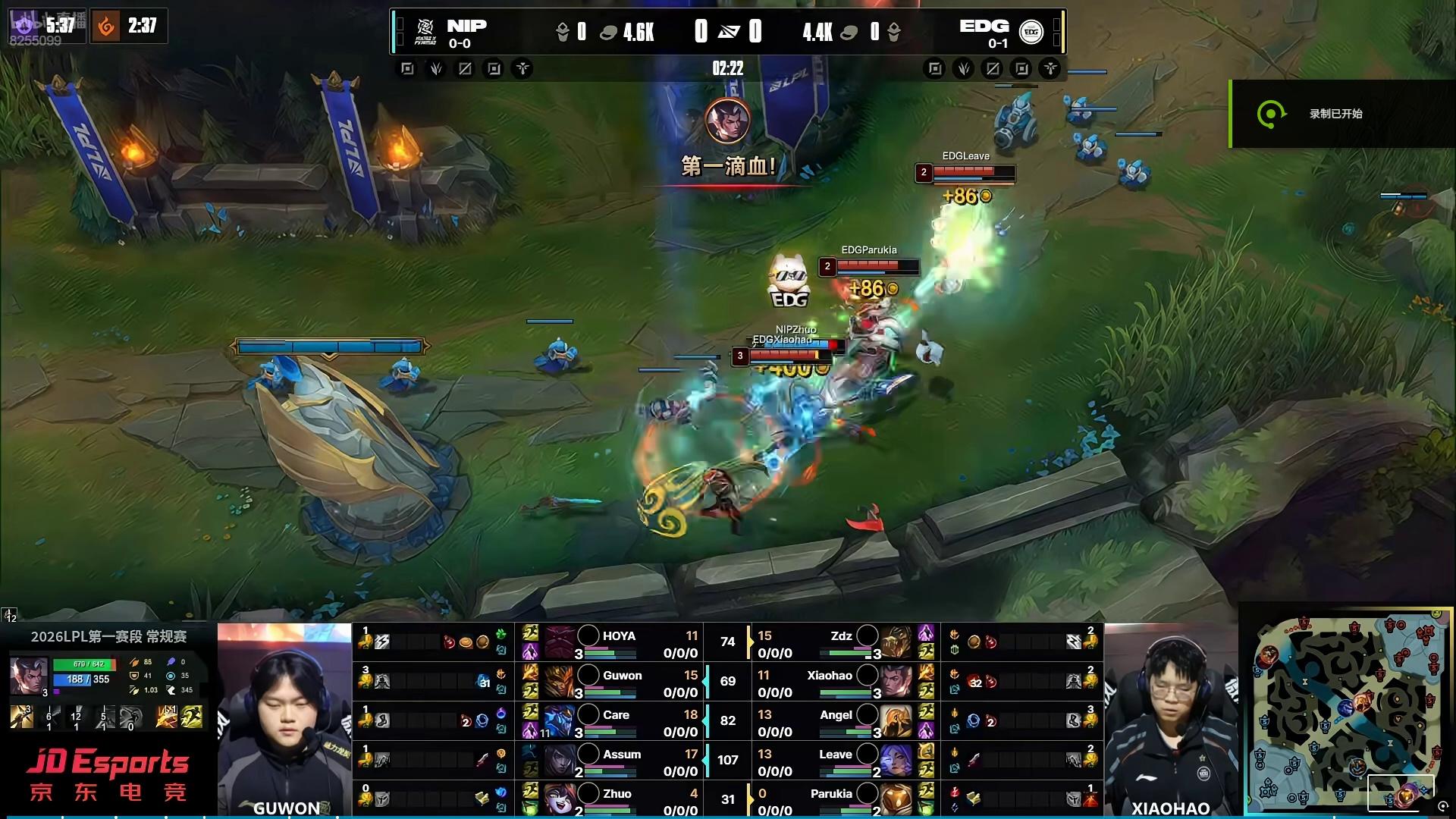Click the EDG team logo

[1031, 32]
